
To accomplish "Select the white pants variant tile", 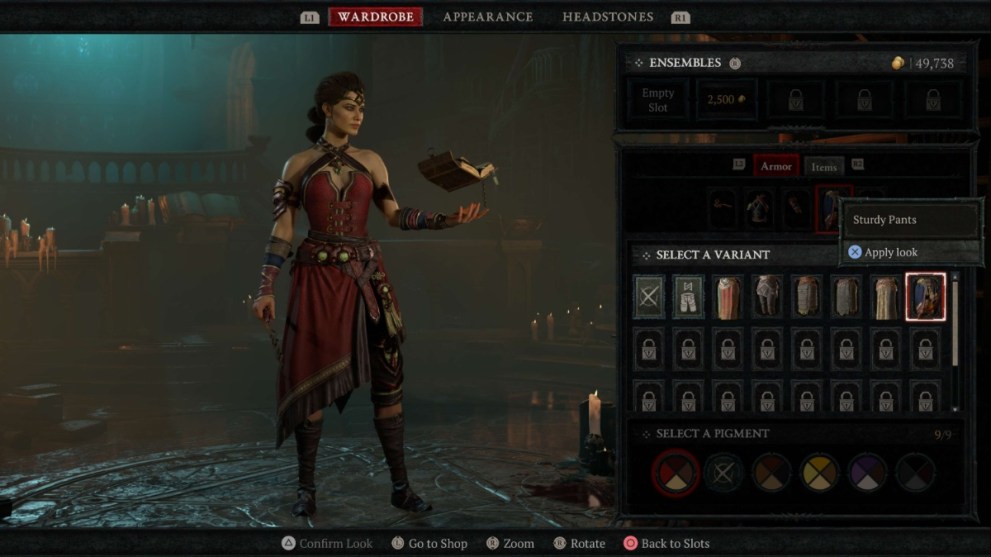I will click(x=689, y=297).
